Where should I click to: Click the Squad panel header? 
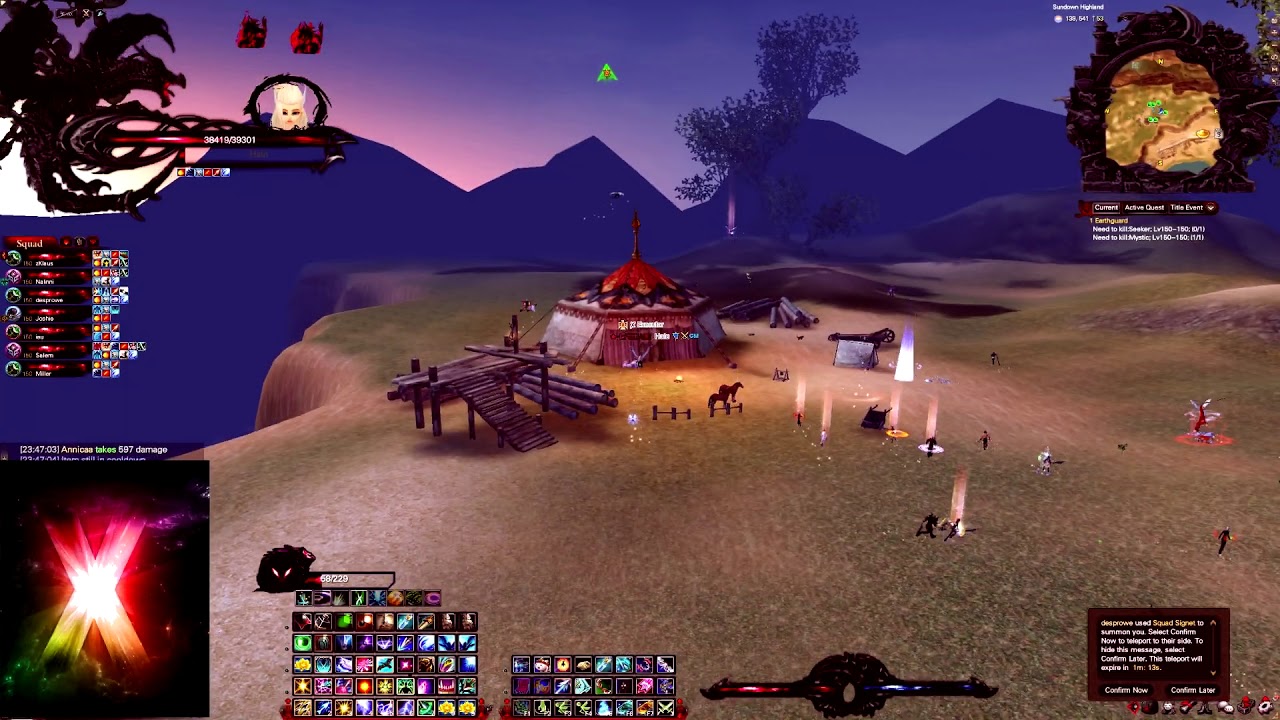pos(30,243)
